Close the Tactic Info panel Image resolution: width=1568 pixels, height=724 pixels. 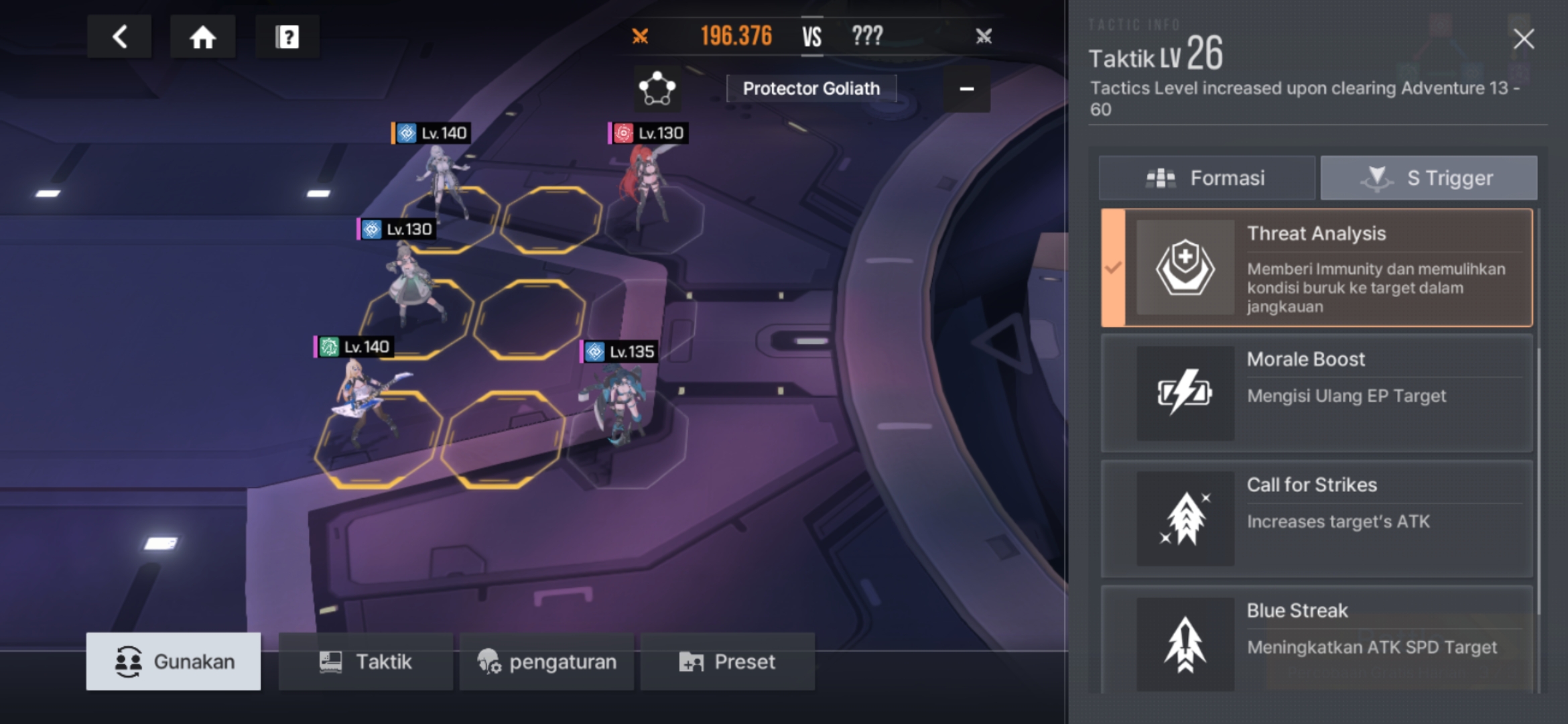pyautogui.click(x=1523, y=39)
